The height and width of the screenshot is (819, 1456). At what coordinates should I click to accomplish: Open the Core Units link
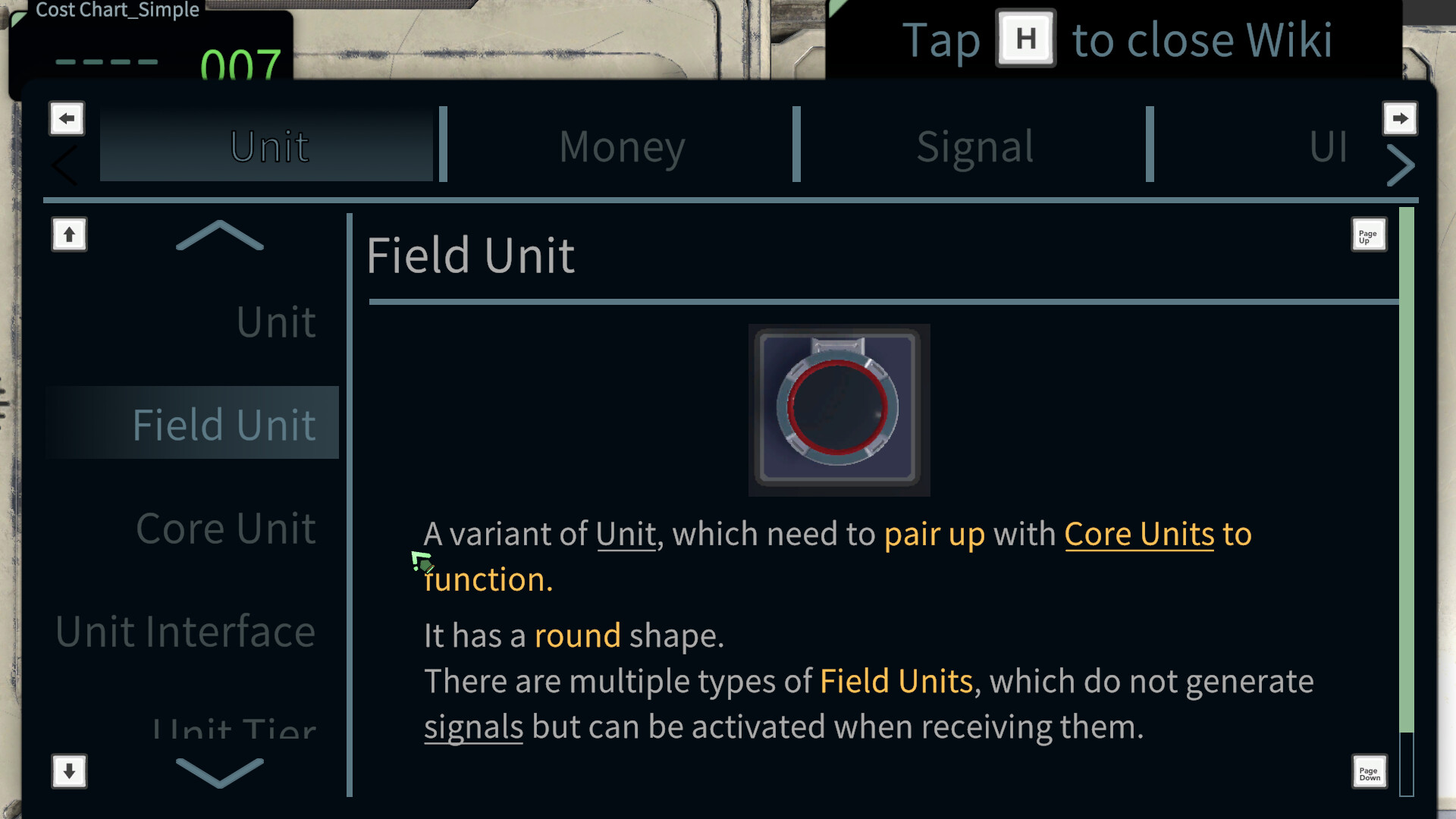point(1139,534)
